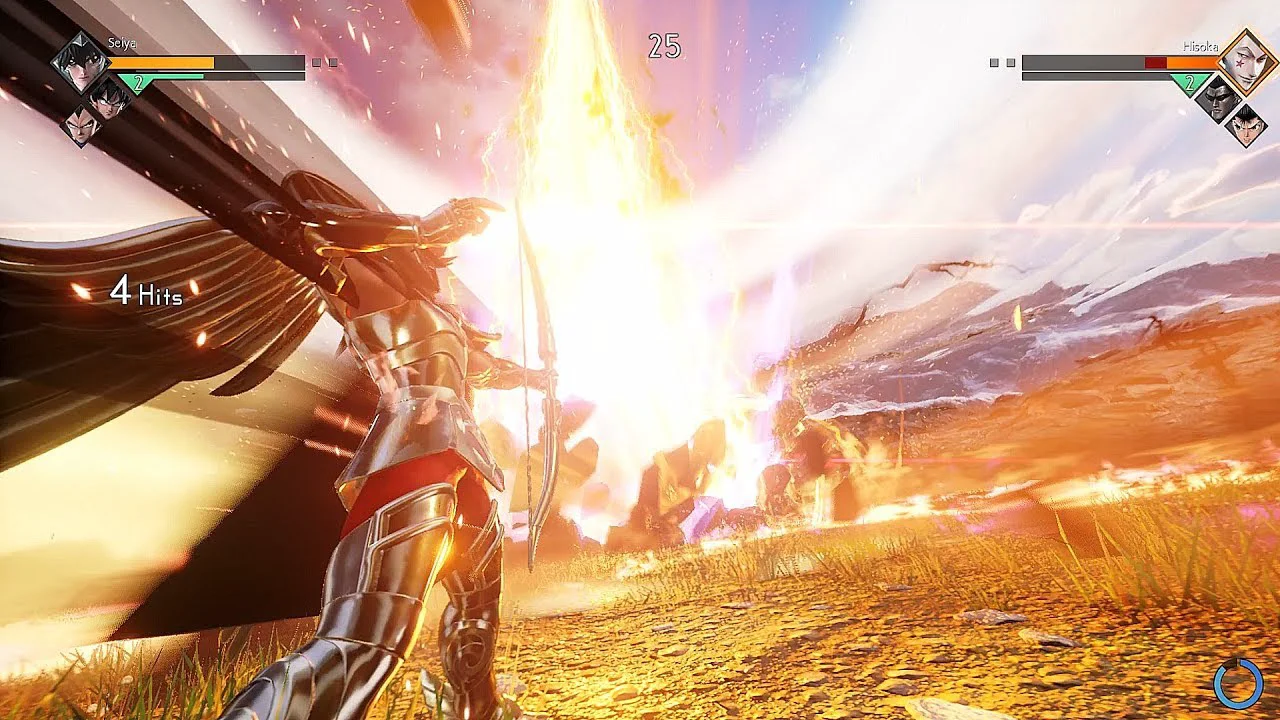Select Seiya's active fighter portrait
This screenshot has width=1280, height=720.
coord(80,61)
